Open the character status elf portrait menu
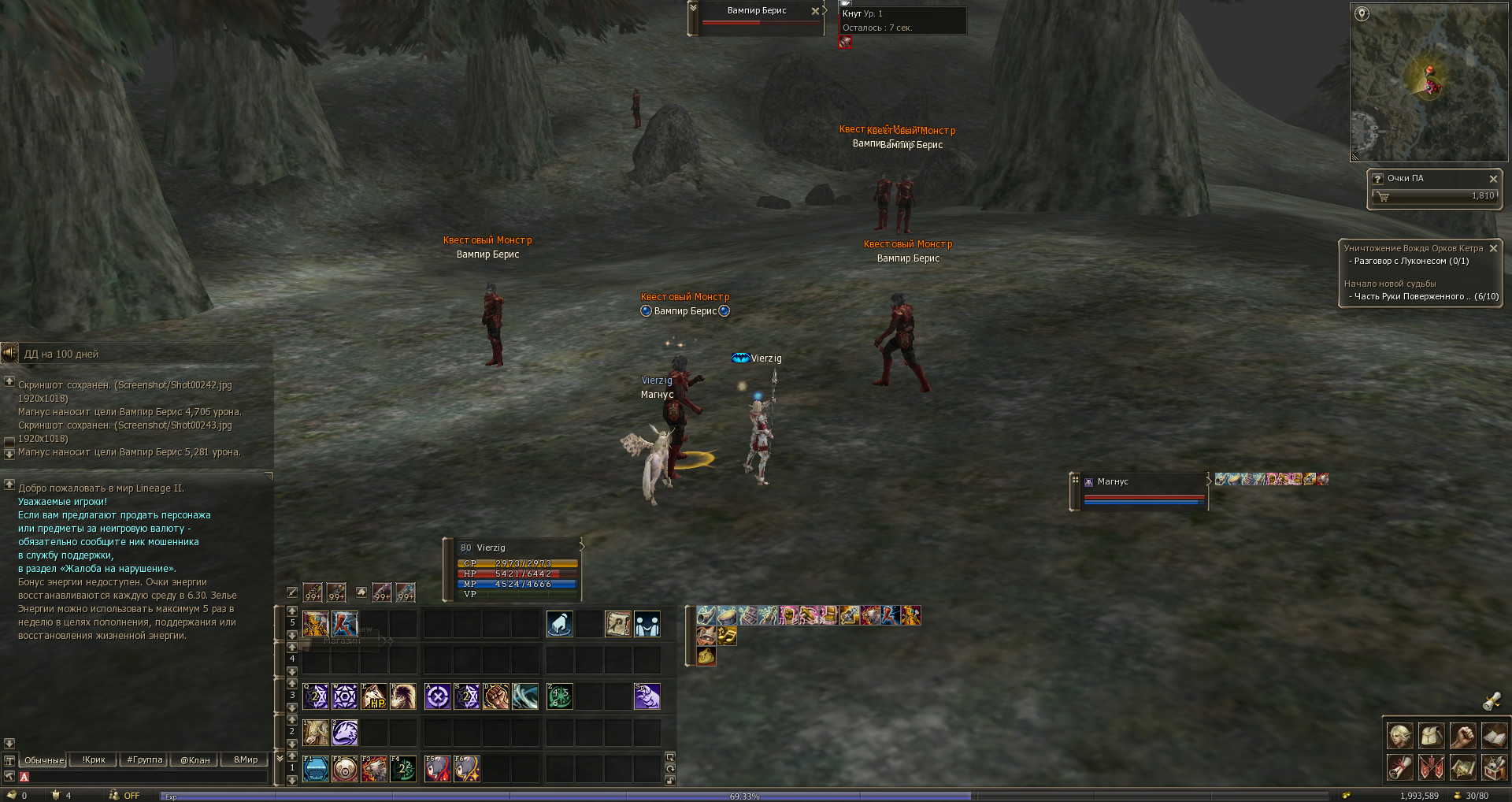 (x=1399, y=736)
